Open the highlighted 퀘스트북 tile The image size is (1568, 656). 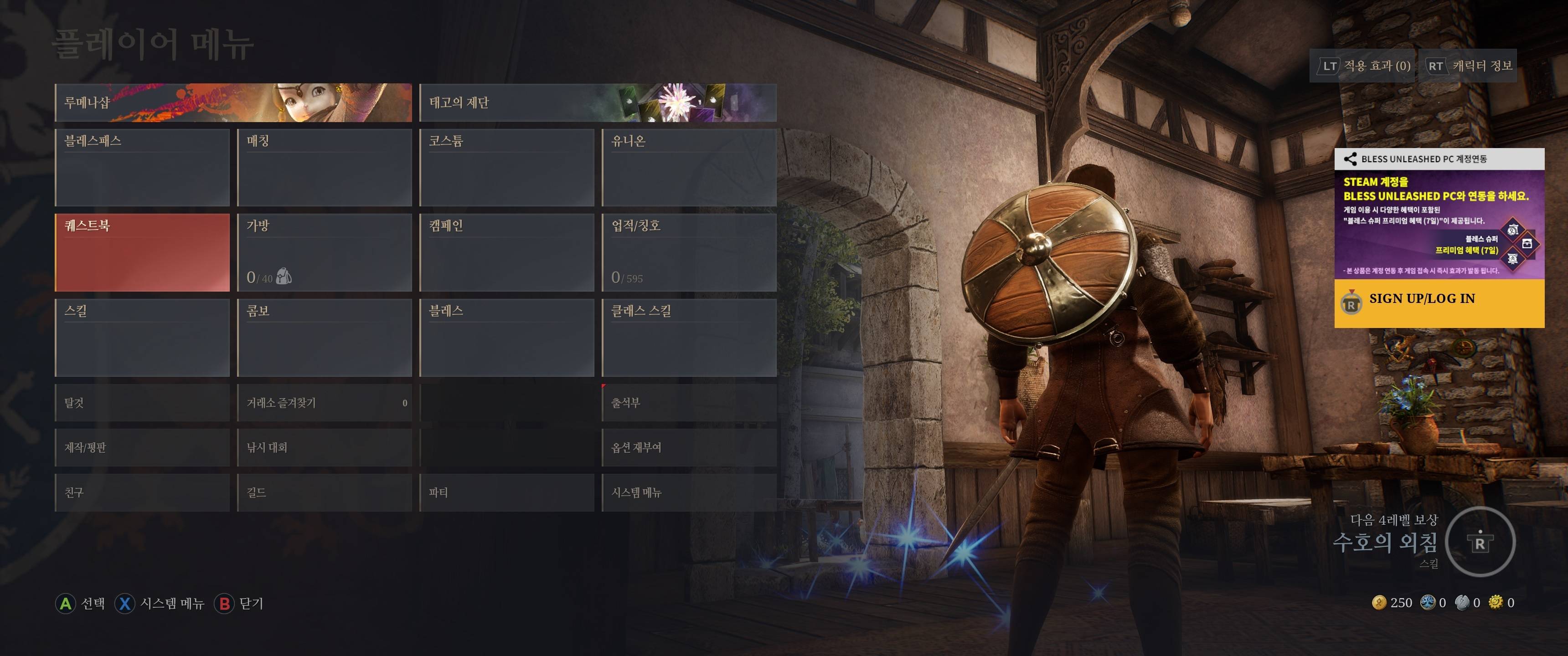click(142, 252)
